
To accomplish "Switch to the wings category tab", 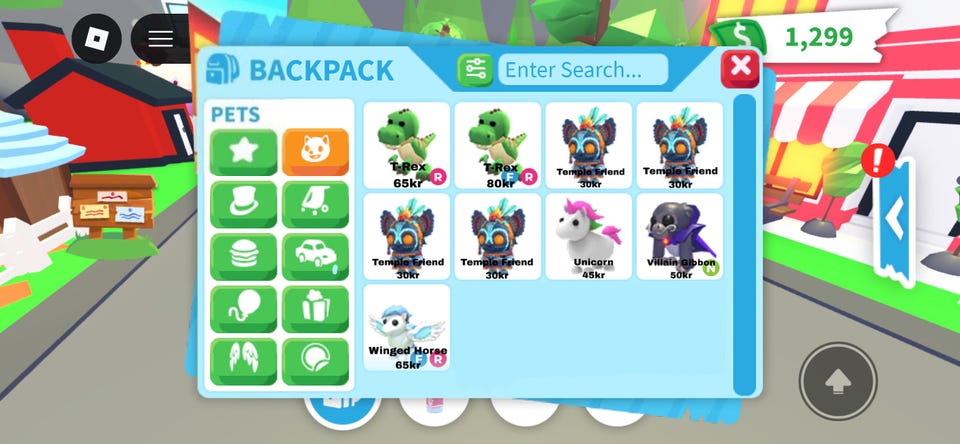I will tap(244, 361).
